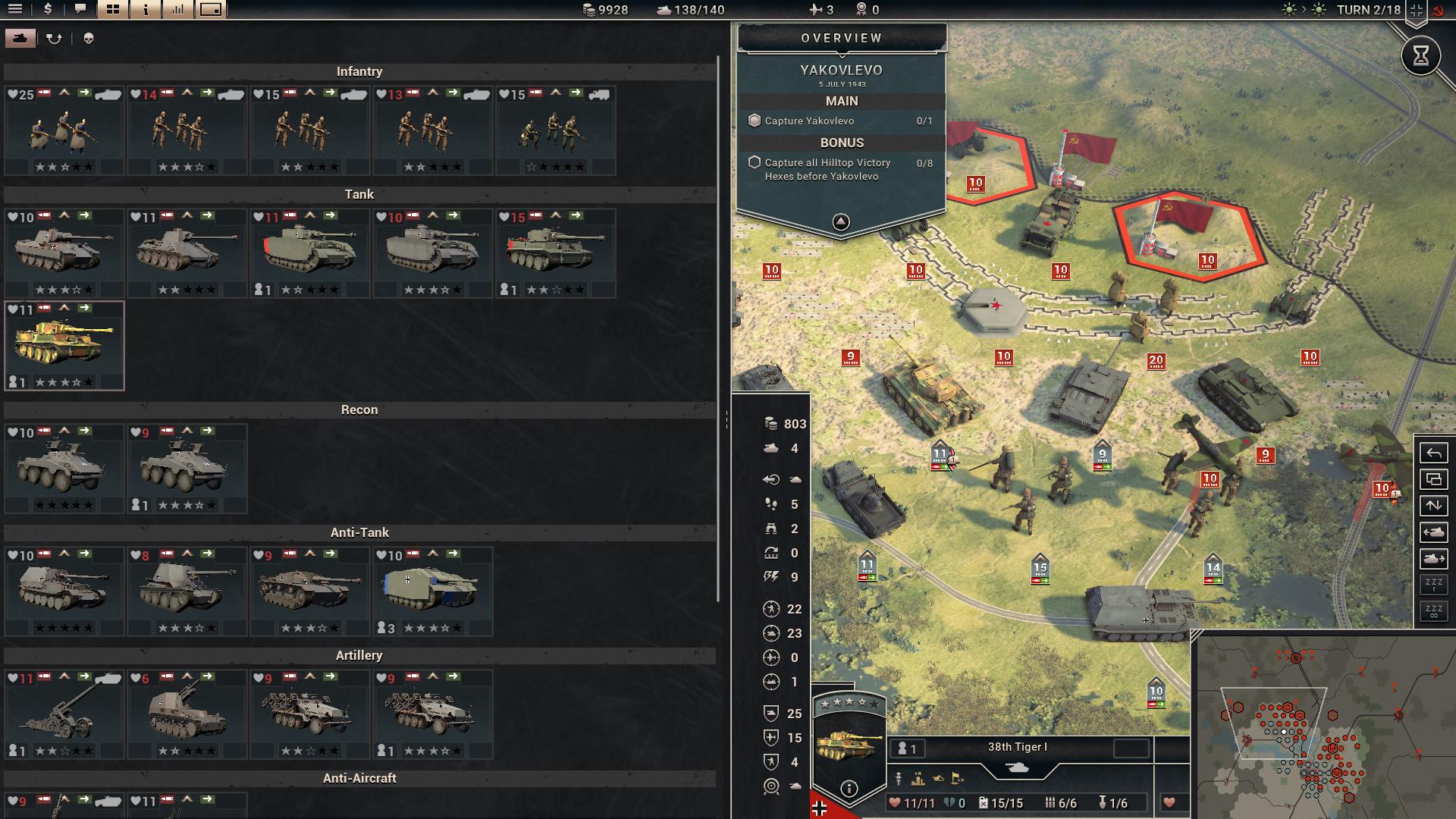The height and width of the screenshot is (819, 1456).
Task: Show casualty report via skull icon
Action: pos(86,36)
